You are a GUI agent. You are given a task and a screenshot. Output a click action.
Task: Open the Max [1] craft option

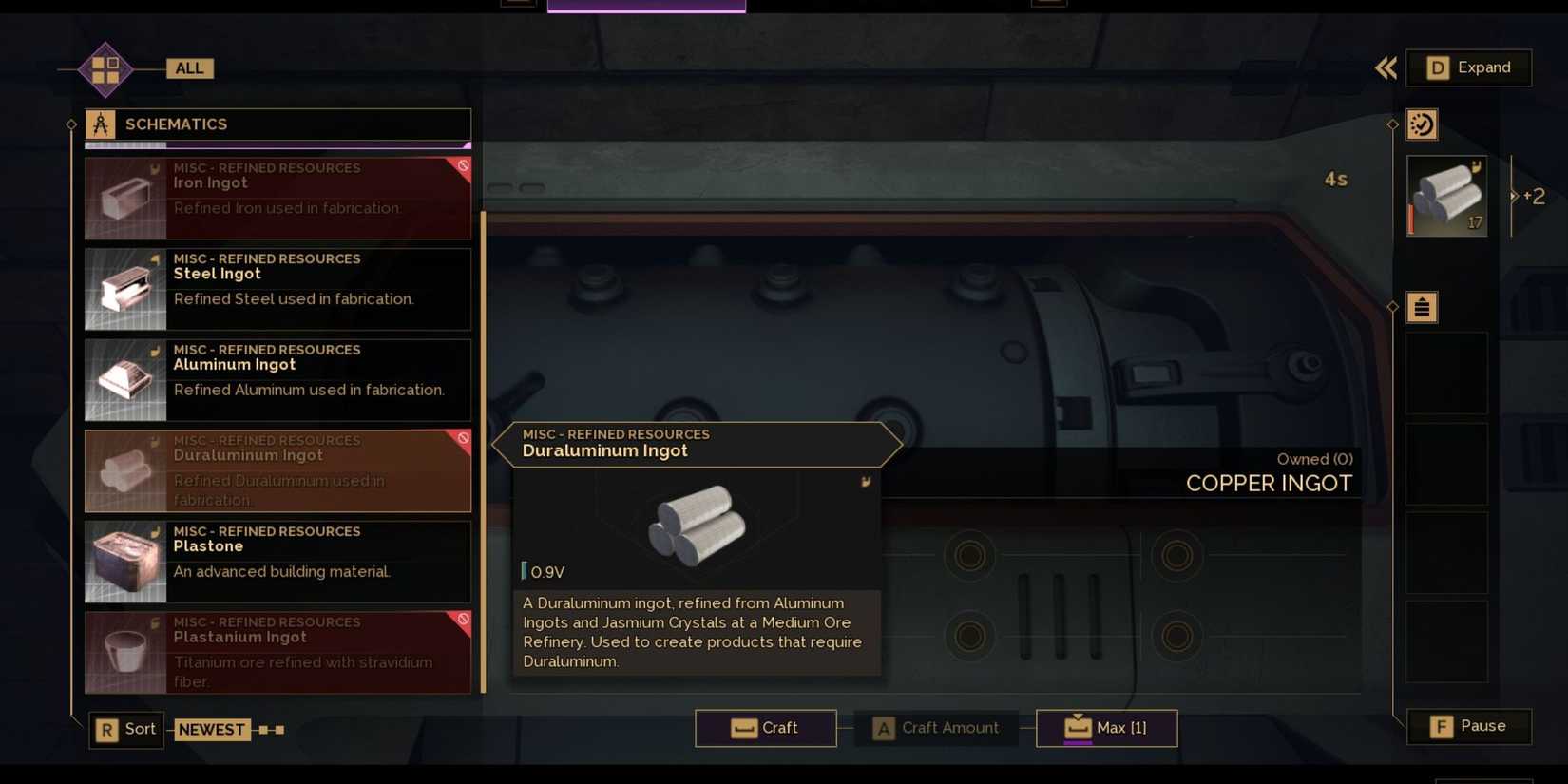[1105, 727]
